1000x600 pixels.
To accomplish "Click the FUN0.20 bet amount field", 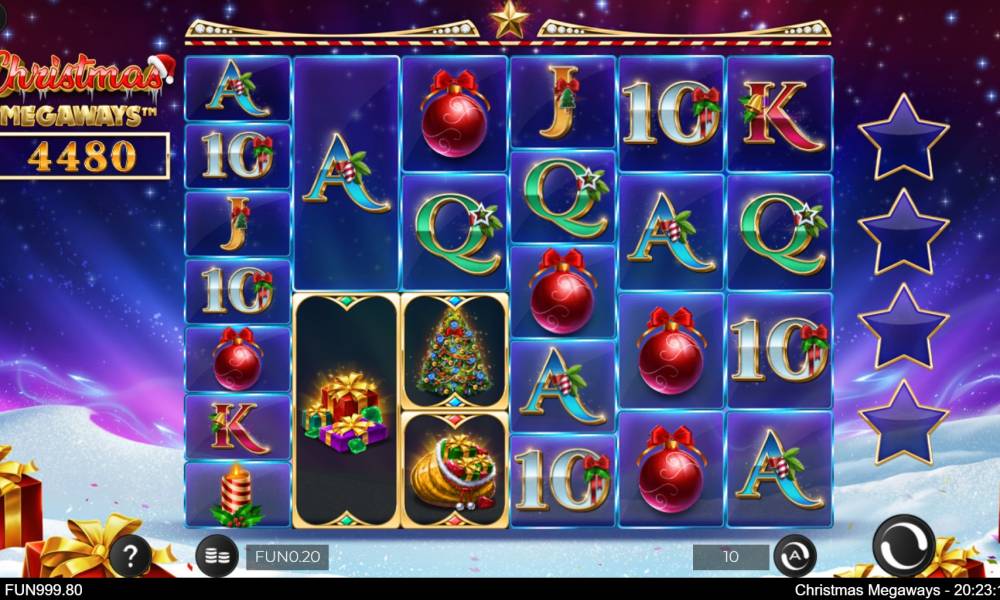I will [287, 557].
